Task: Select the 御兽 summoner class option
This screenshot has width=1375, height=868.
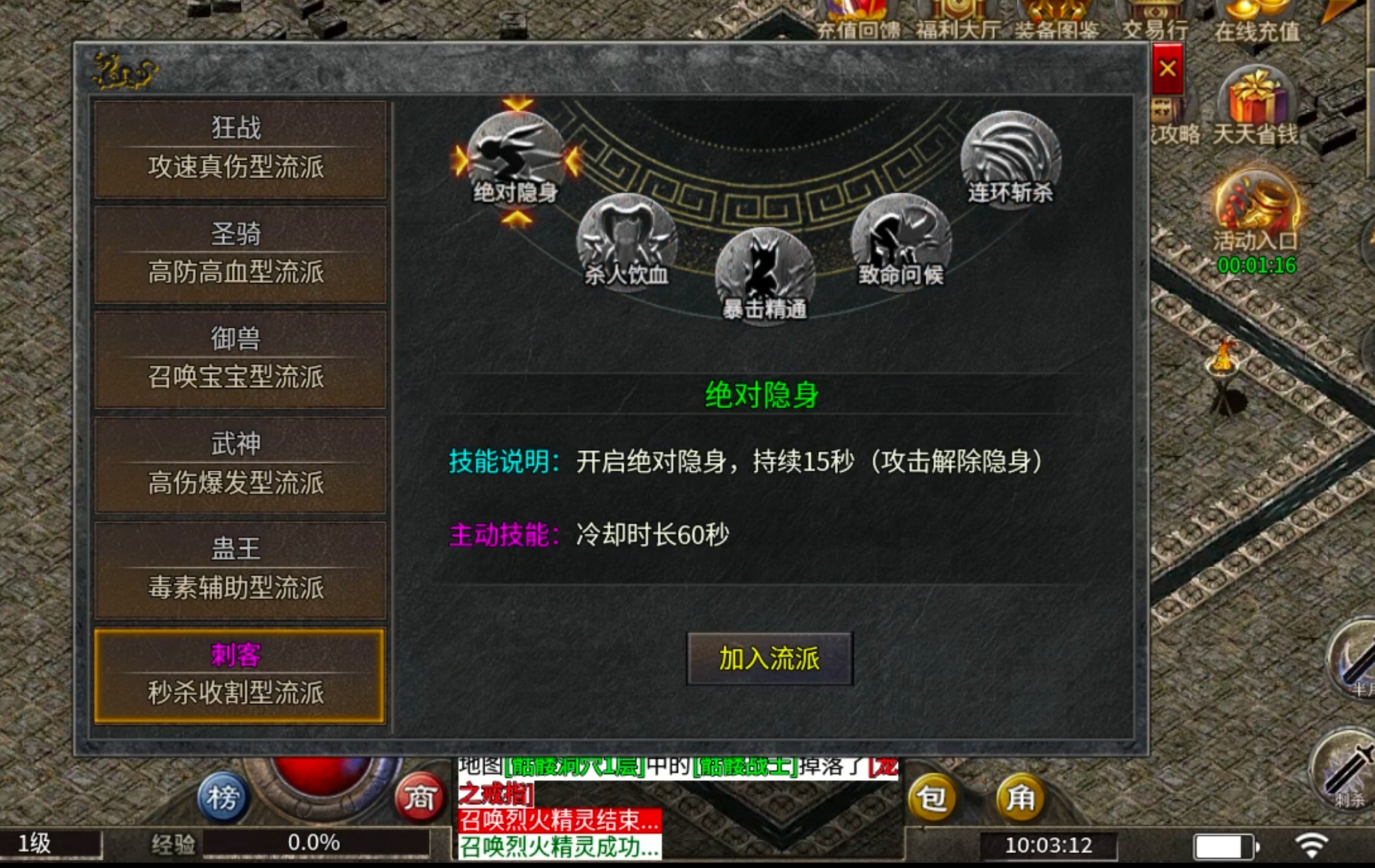Action: pyautogui.click(x=240, y=358)
